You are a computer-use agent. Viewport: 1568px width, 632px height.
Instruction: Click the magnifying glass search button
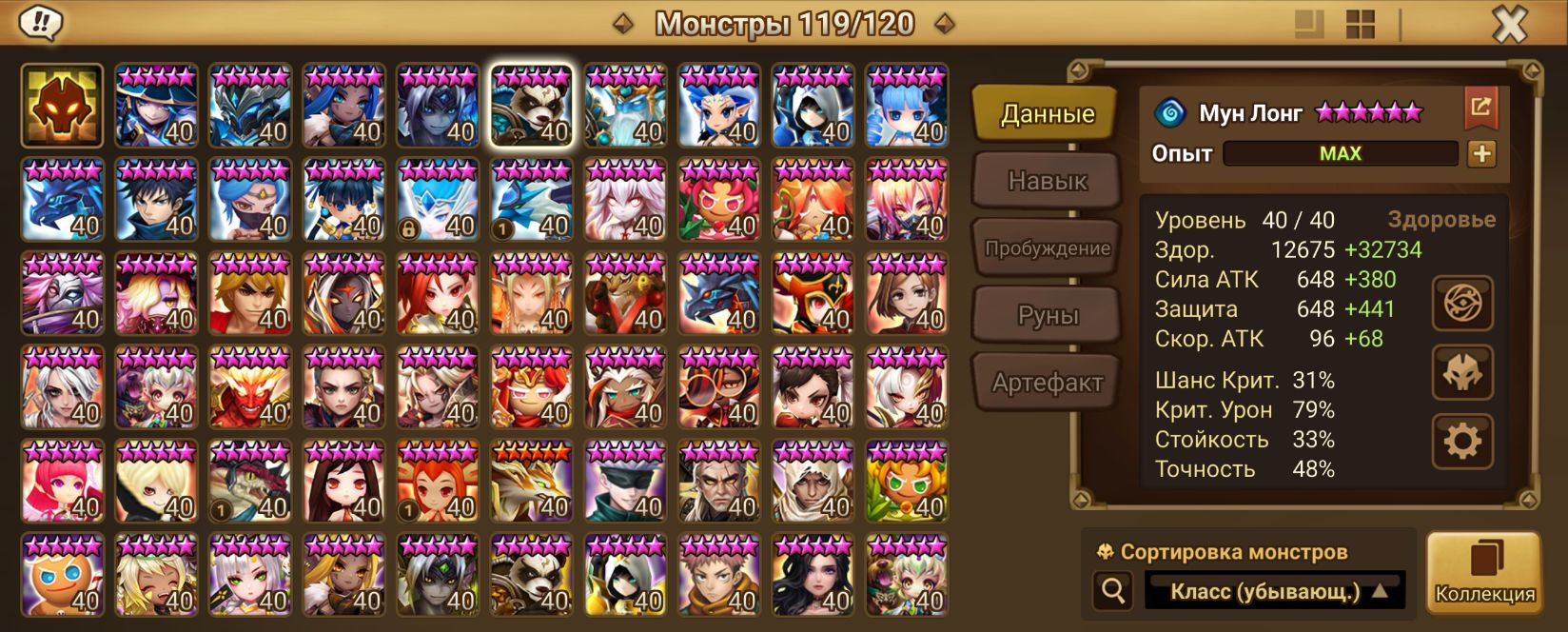(x=1112, y=591)
